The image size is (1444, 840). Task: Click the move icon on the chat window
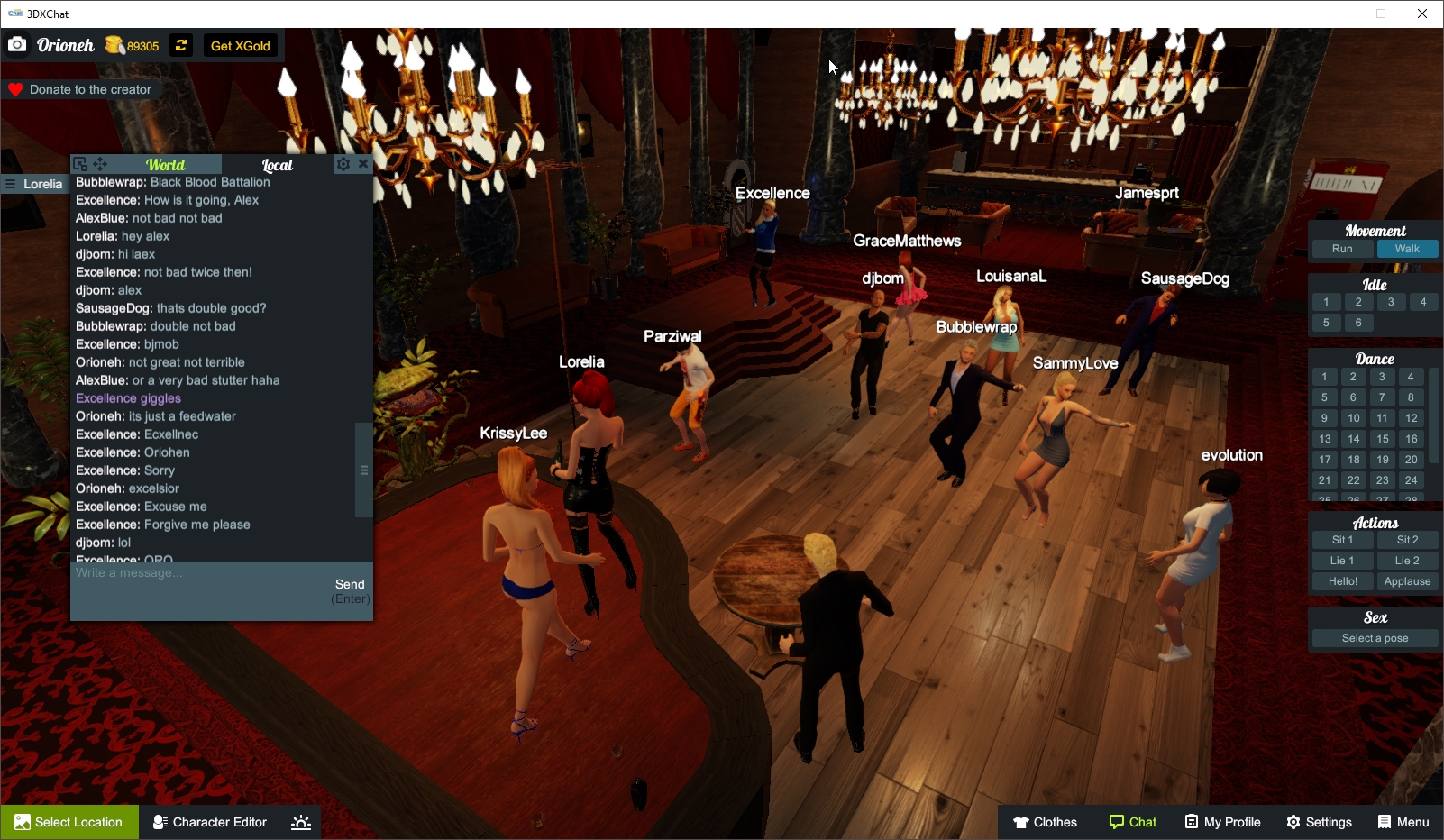101,164
